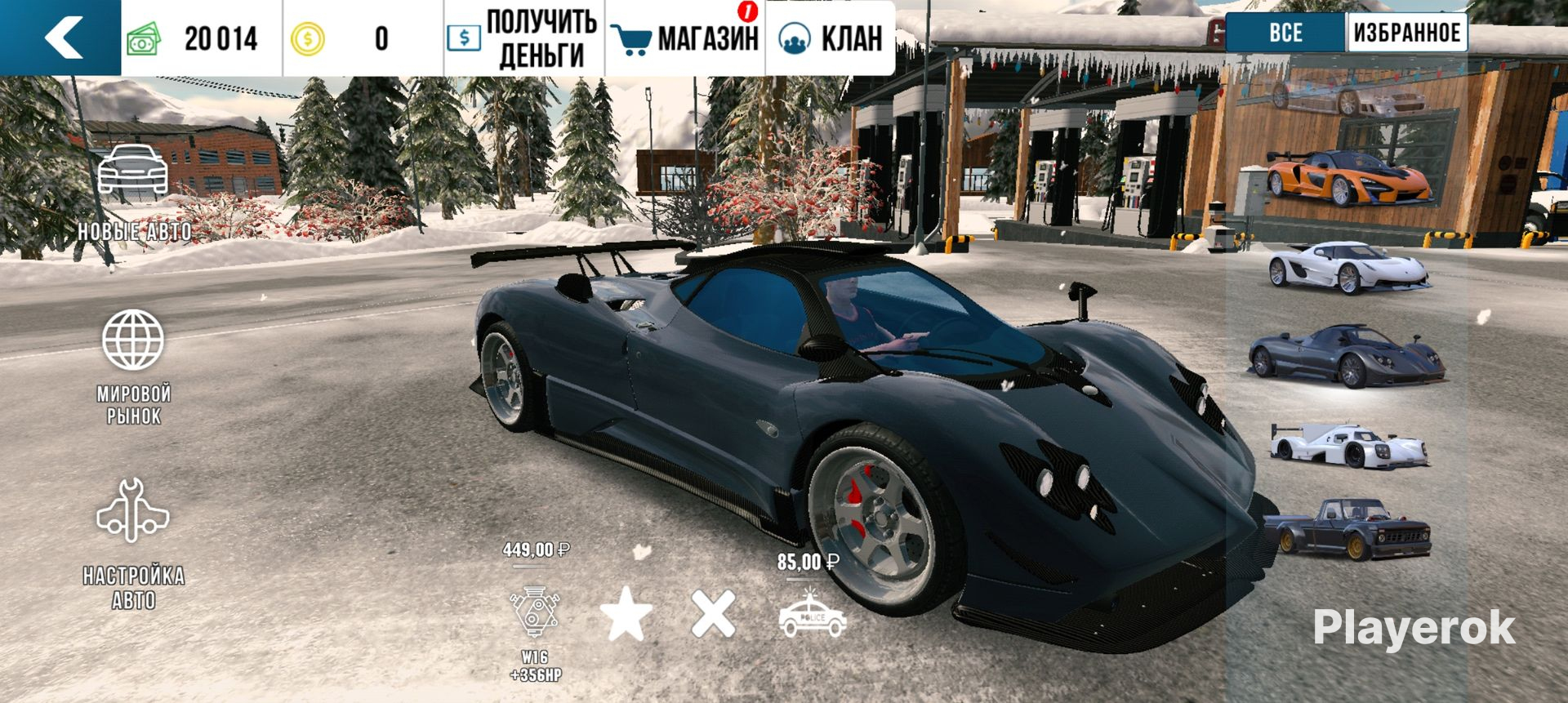Select the orange supercar thumbnail
The height and width of the screenshot is (703, 1568).
pyautogui.click(x=1347, y=177)
